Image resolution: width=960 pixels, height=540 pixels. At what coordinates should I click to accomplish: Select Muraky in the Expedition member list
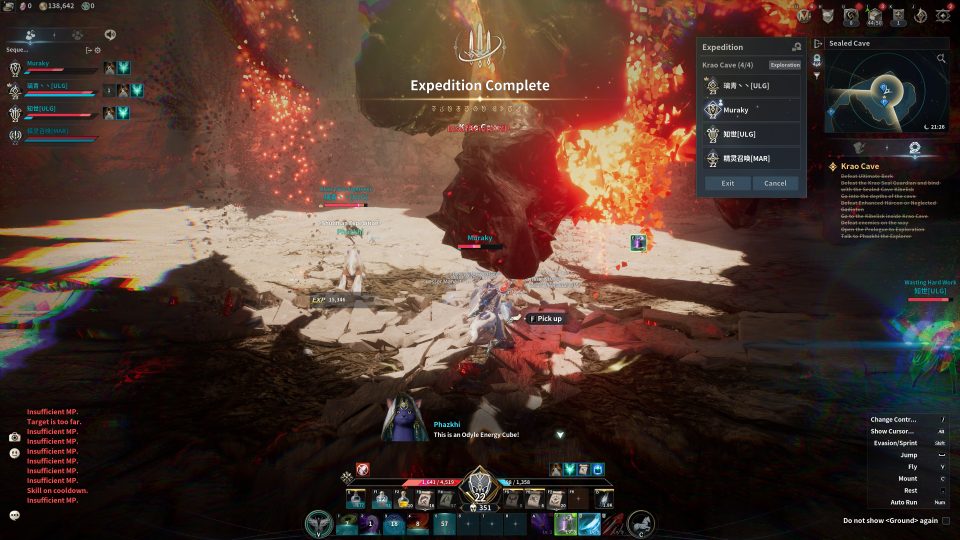click(x=752, y=110)
